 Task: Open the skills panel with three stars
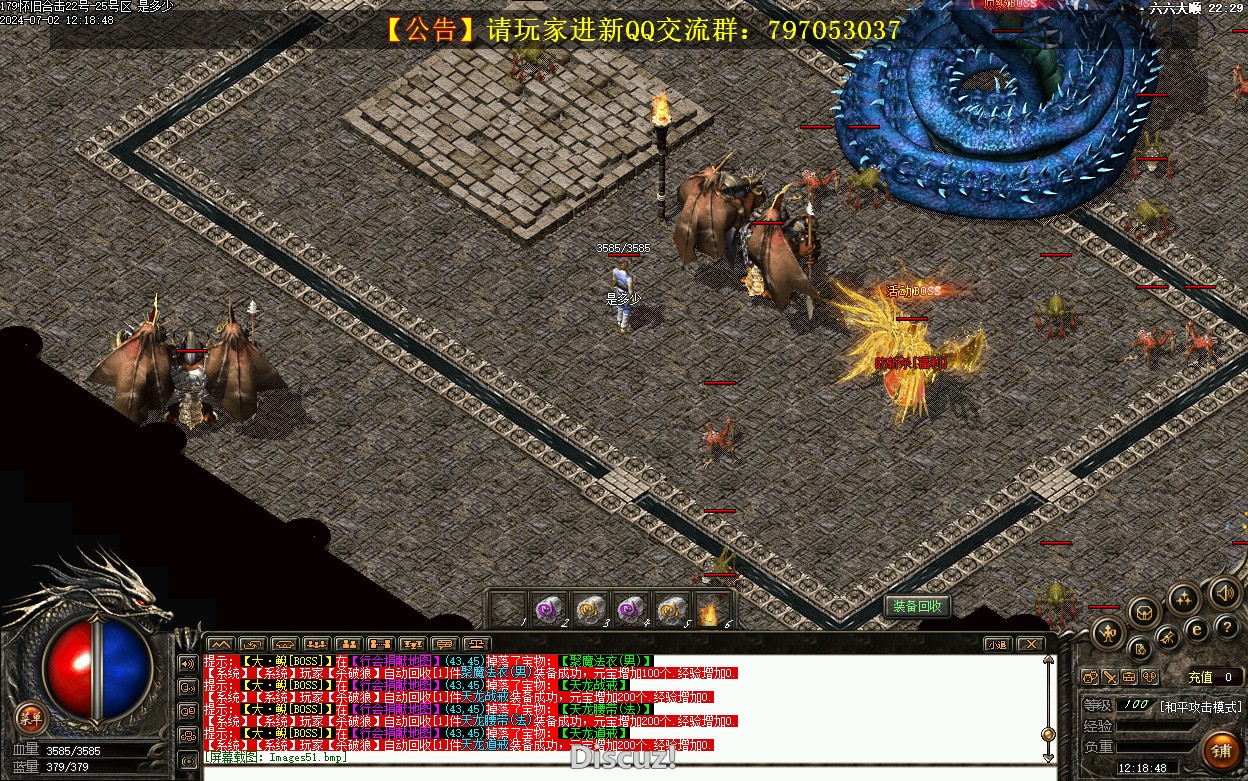coord(1184,599)
